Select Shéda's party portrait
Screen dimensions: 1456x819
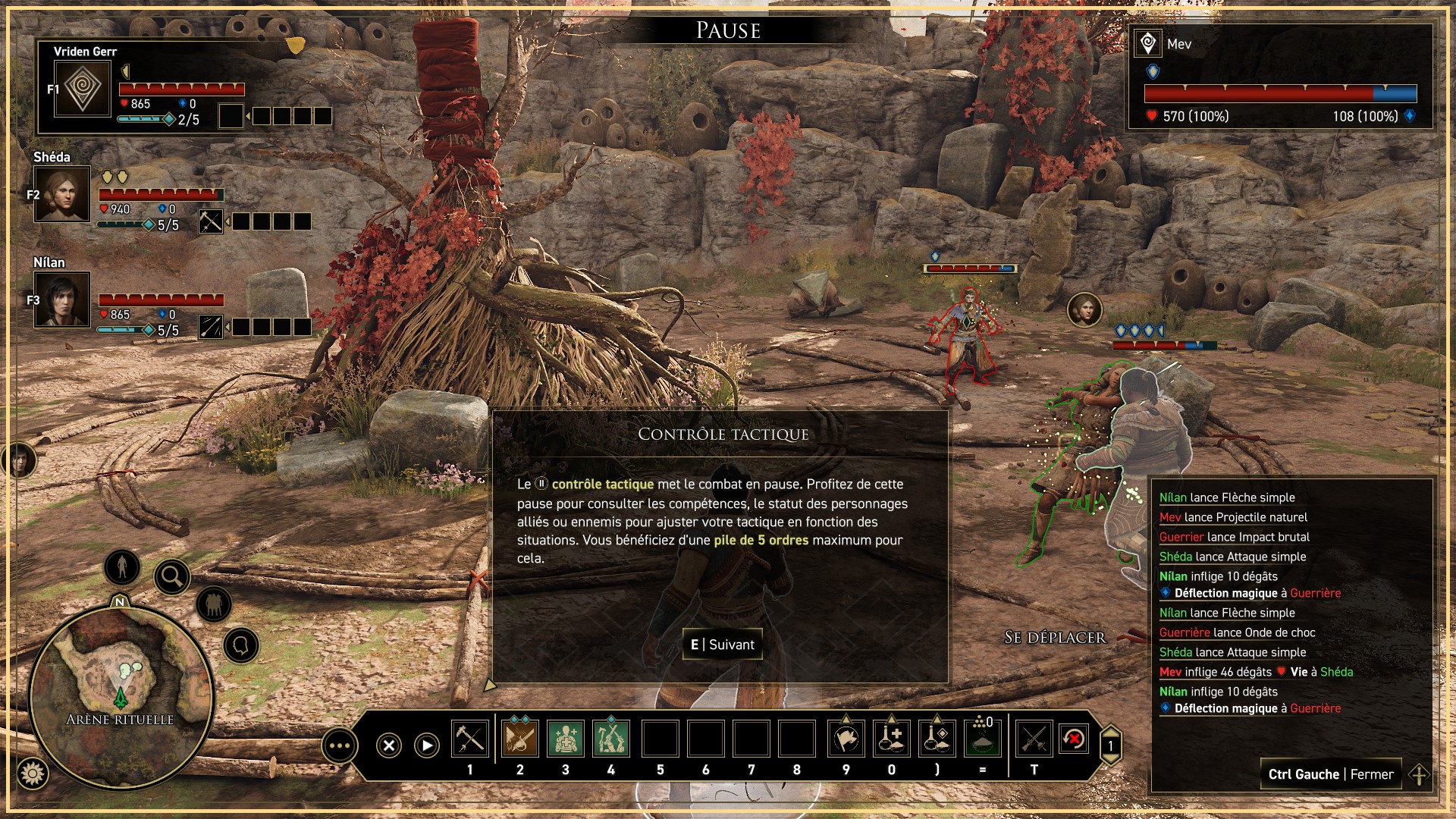[62, 194]
